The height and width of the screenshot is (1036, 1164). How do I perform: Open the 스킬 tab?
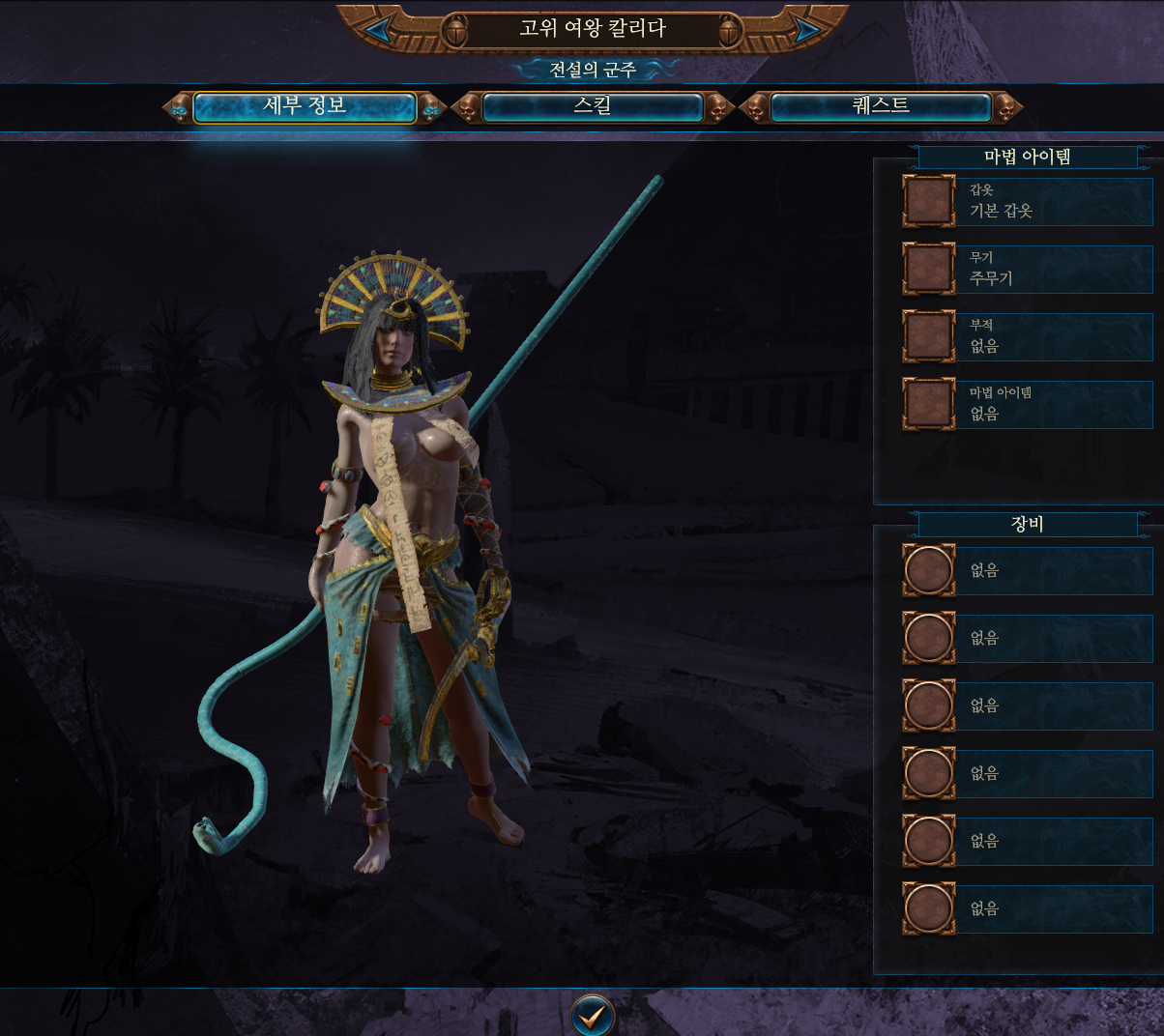coord(592,107)
